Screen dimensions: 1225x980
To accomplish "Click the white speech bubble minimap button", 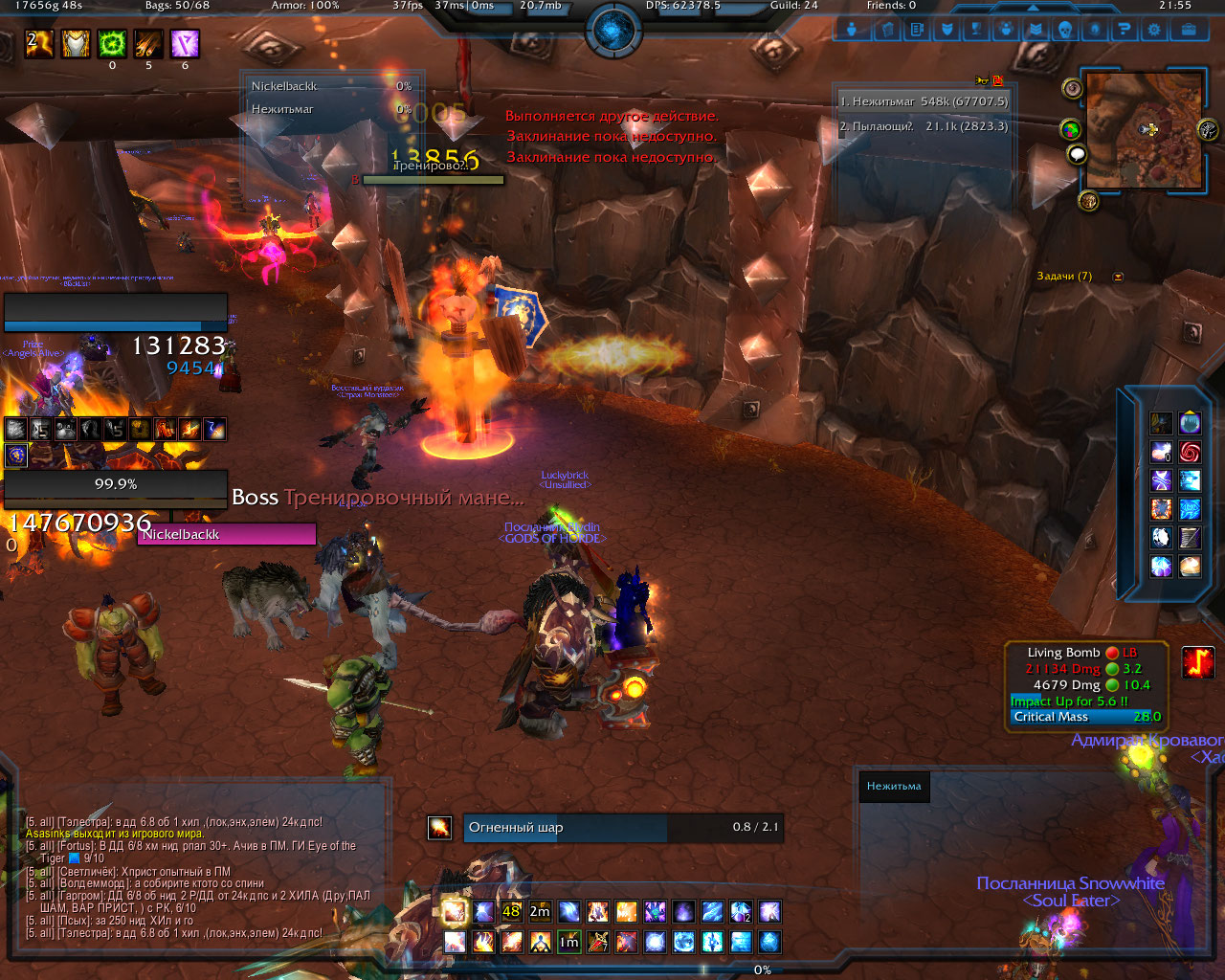I will click(1078, 154).
